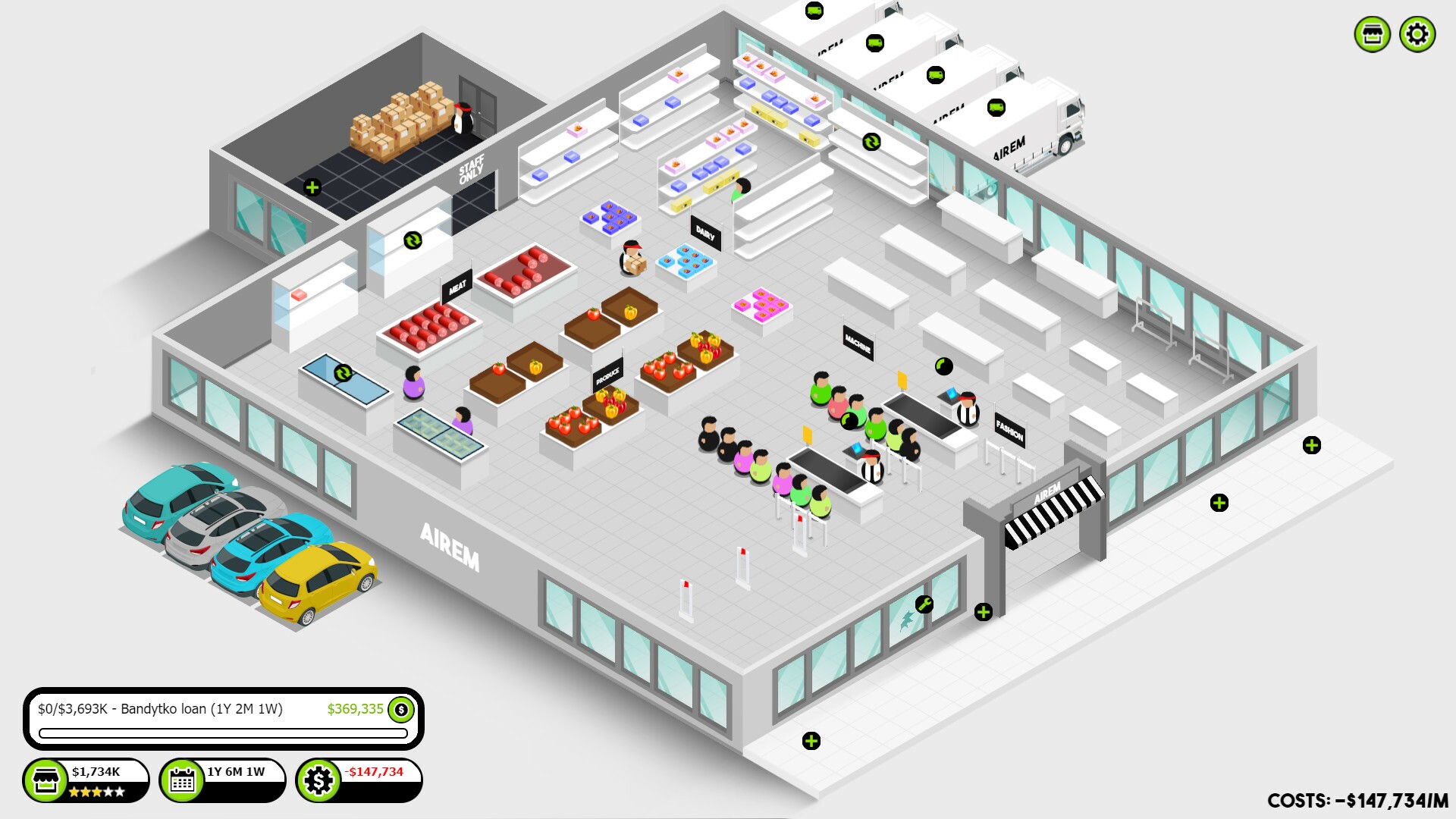Select the MACHINE section label
Screen dimensions: 1456x819
point(858,343)
